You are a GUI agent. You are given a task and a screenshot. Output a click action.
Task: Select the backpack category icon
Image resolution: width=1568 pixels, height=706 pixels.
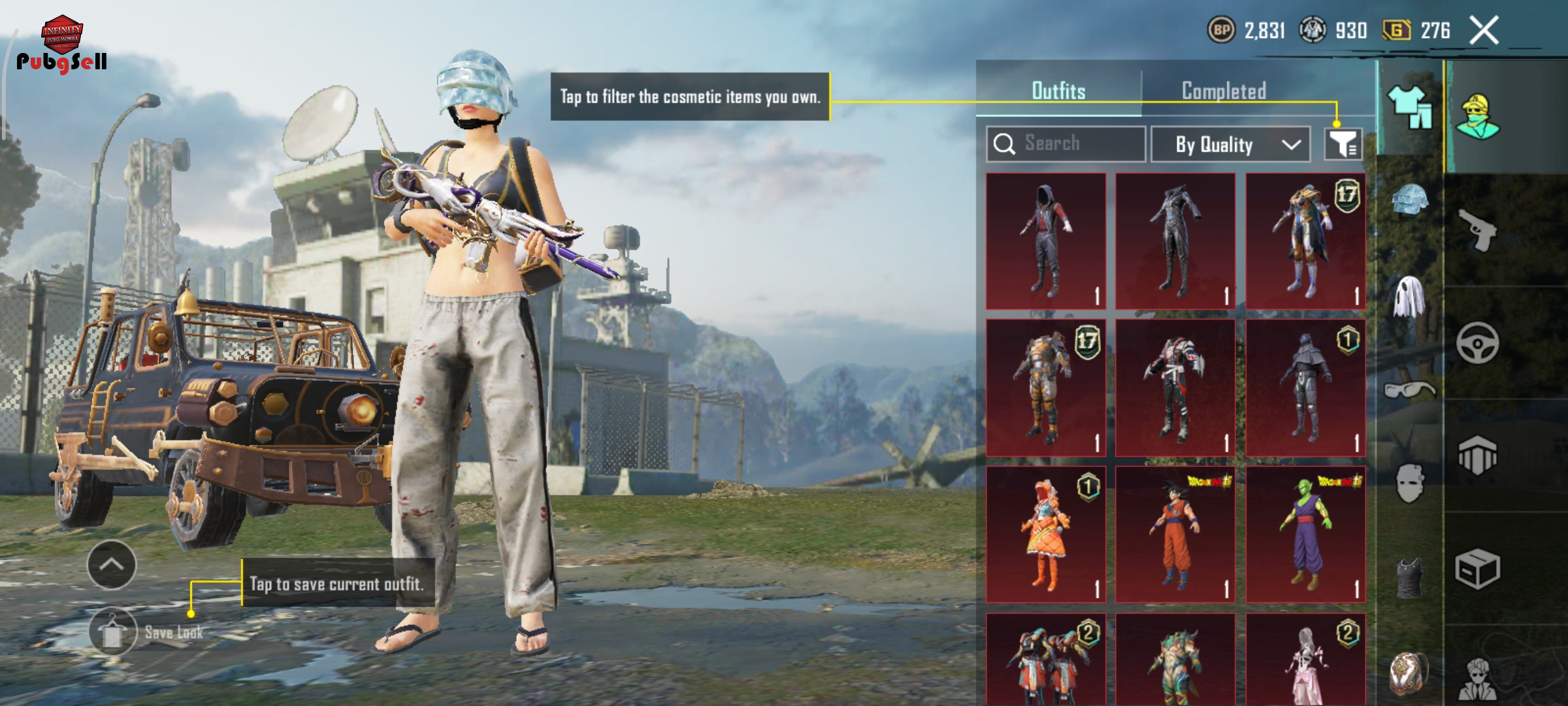pos(1410,672)
